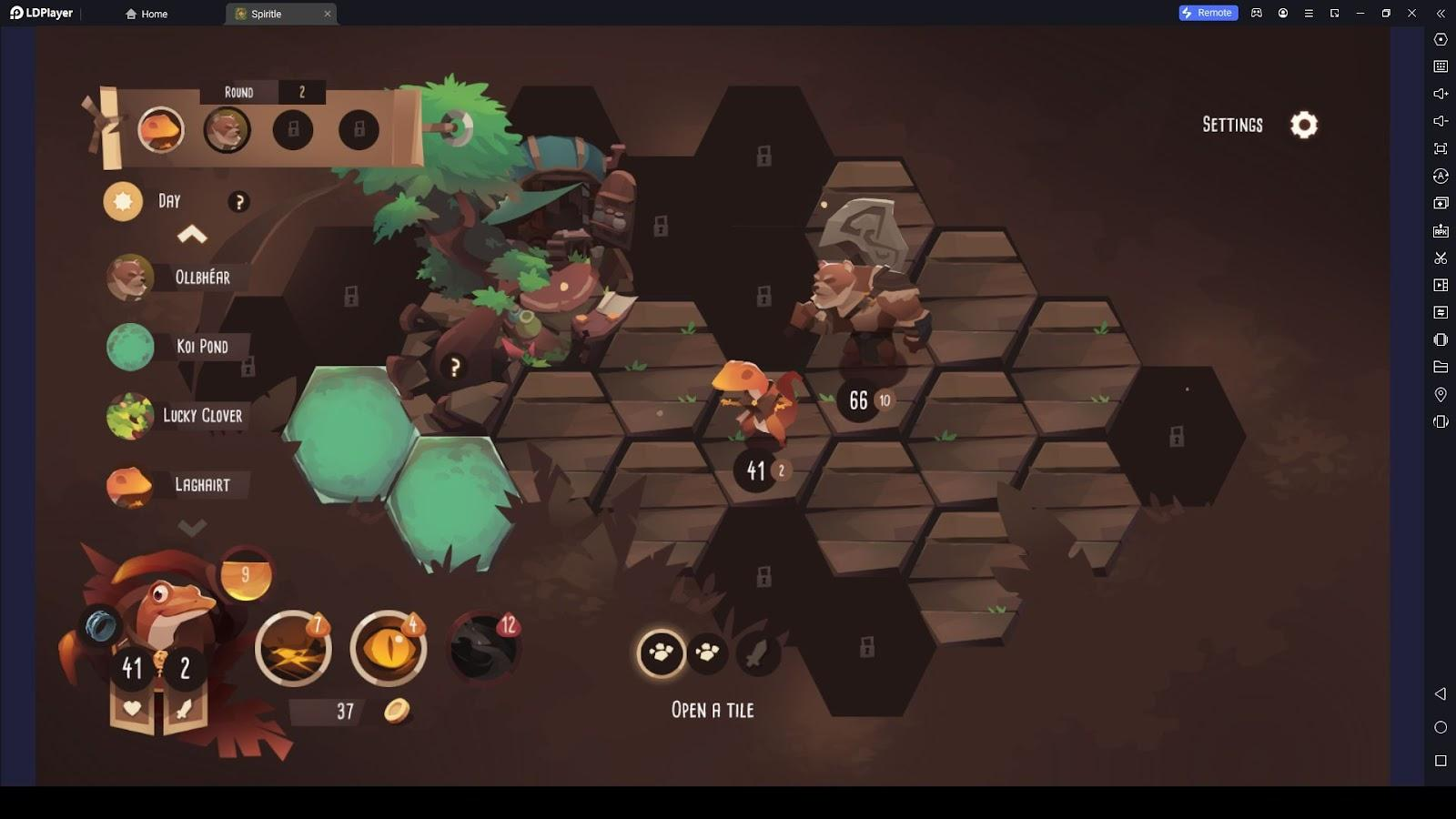Open the question mark help beside Day
The height and width of the screenshot is (819, 1456).
coord(238,202)
